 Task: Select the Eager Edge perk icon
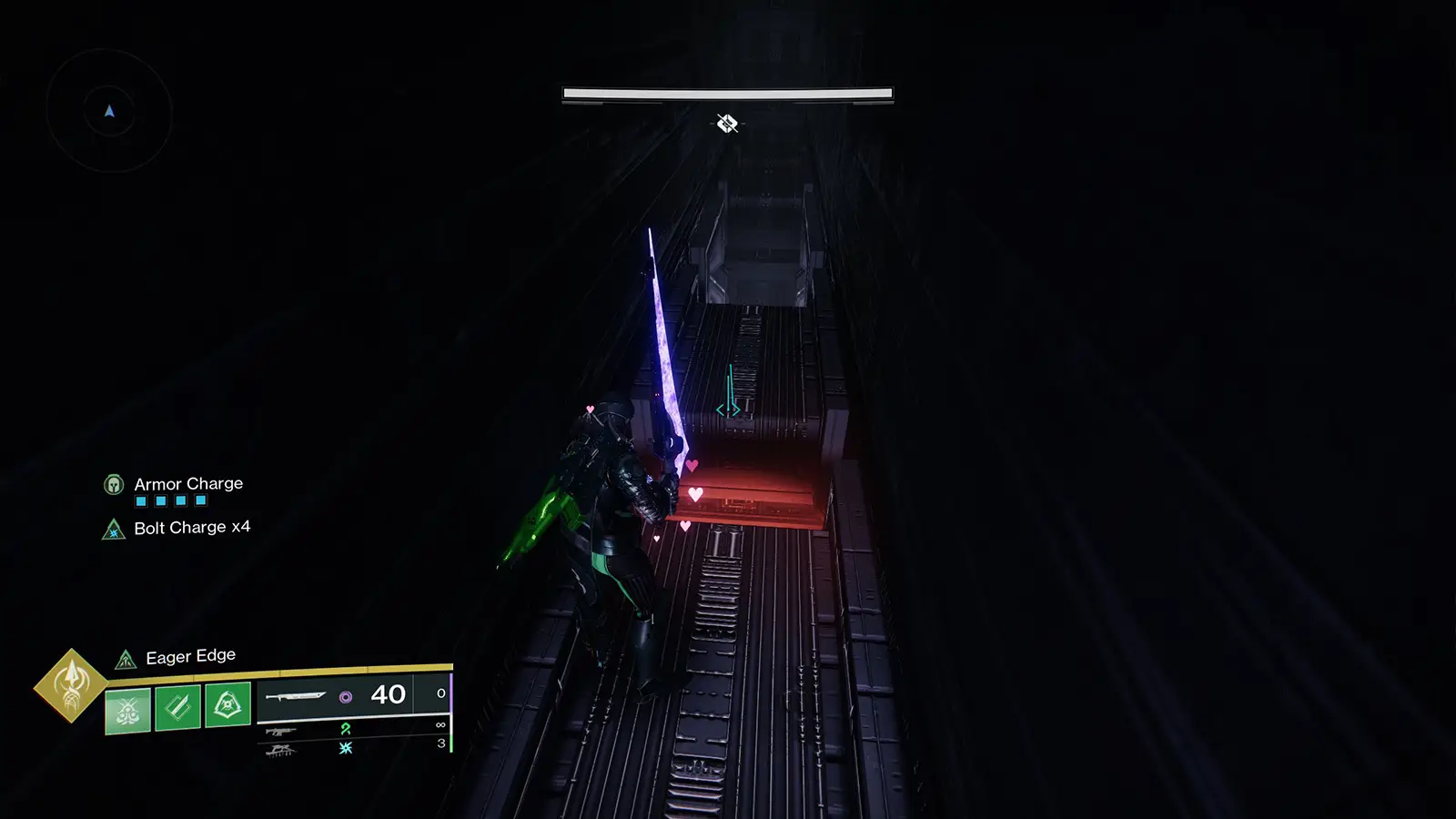tap(126, 659)
